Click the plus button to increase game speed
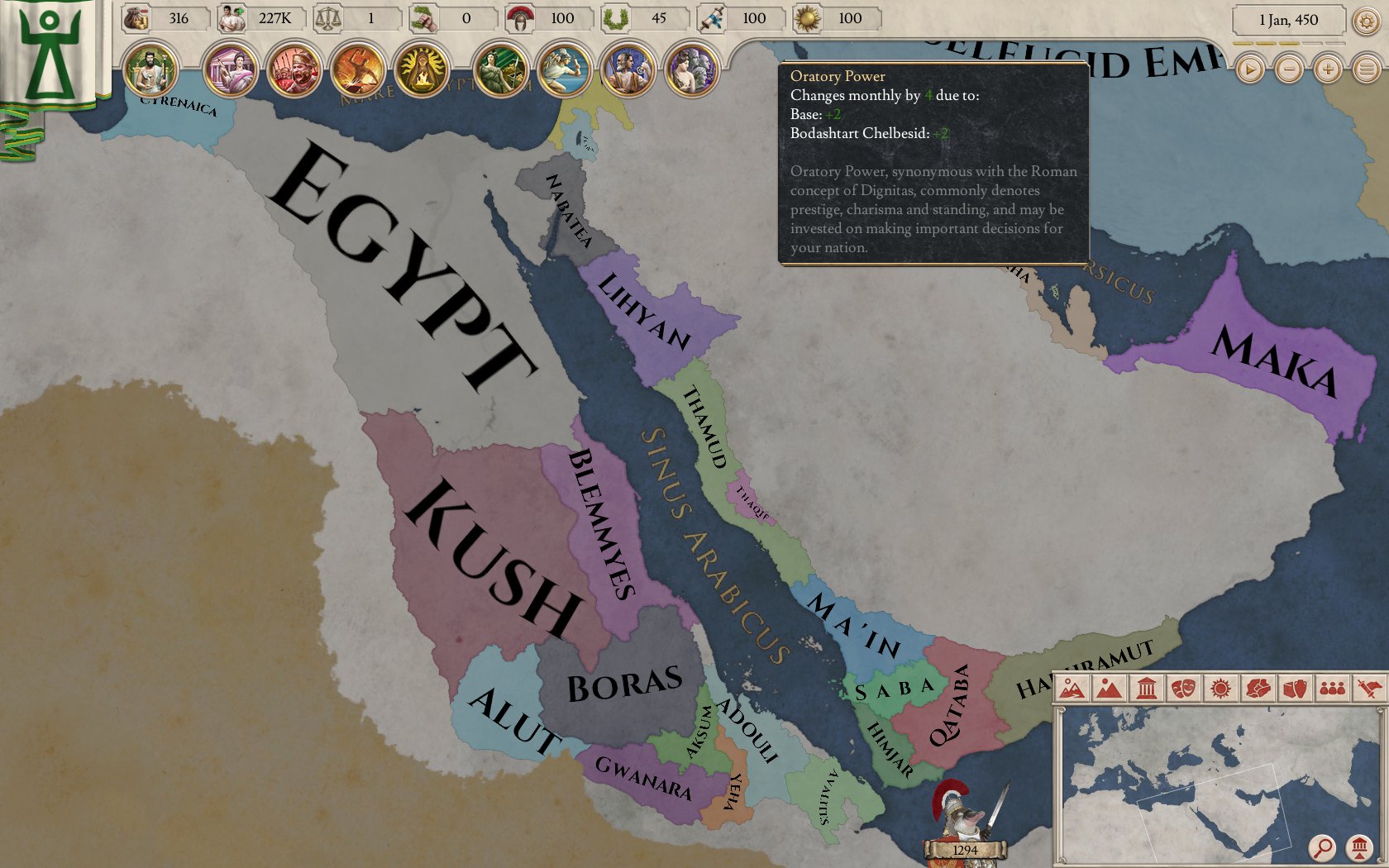The height and width of the screenshot is (868, 1389). 1328,70
